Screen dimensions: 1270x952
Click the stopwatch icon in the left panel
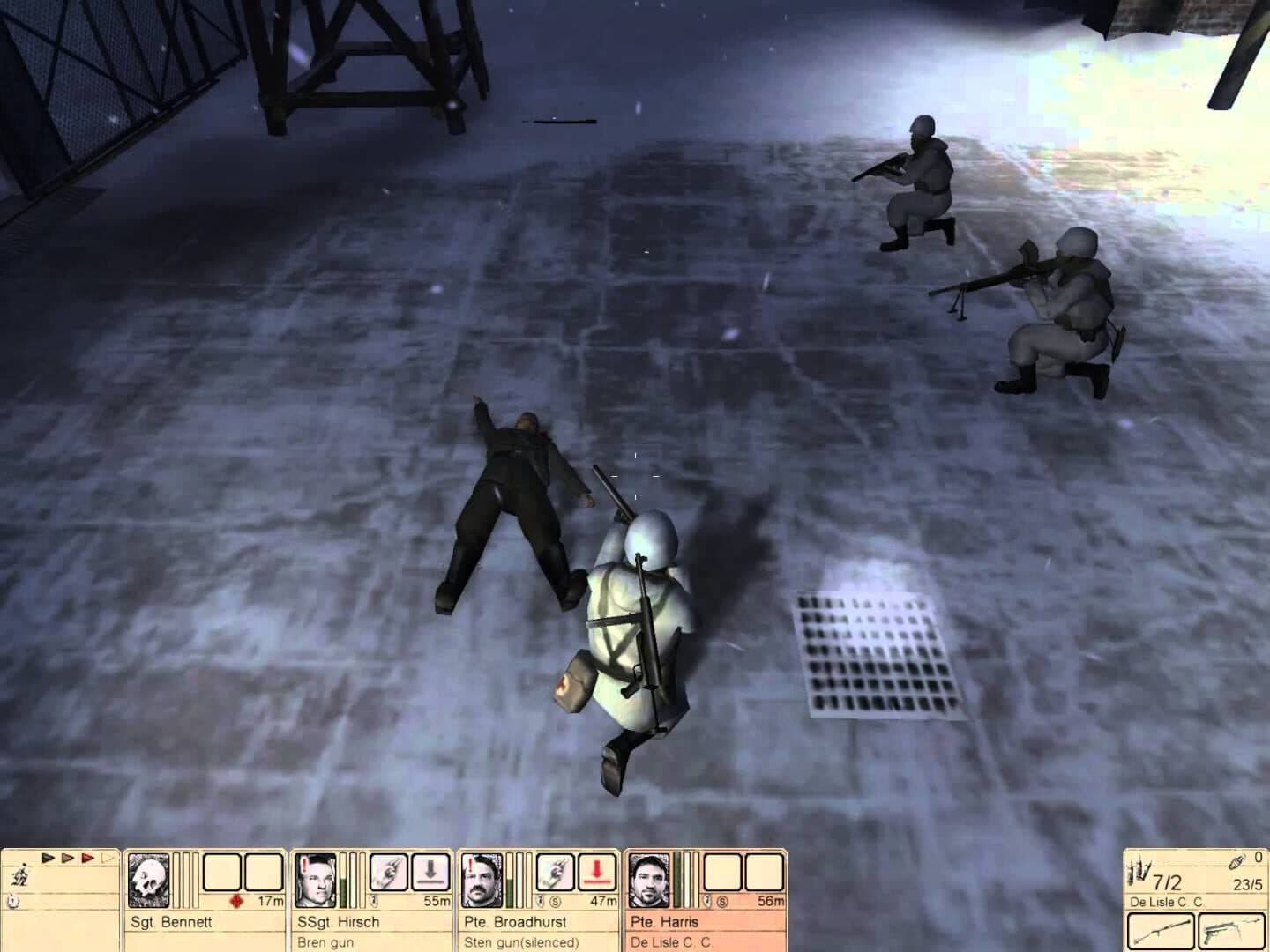[14, 901]
